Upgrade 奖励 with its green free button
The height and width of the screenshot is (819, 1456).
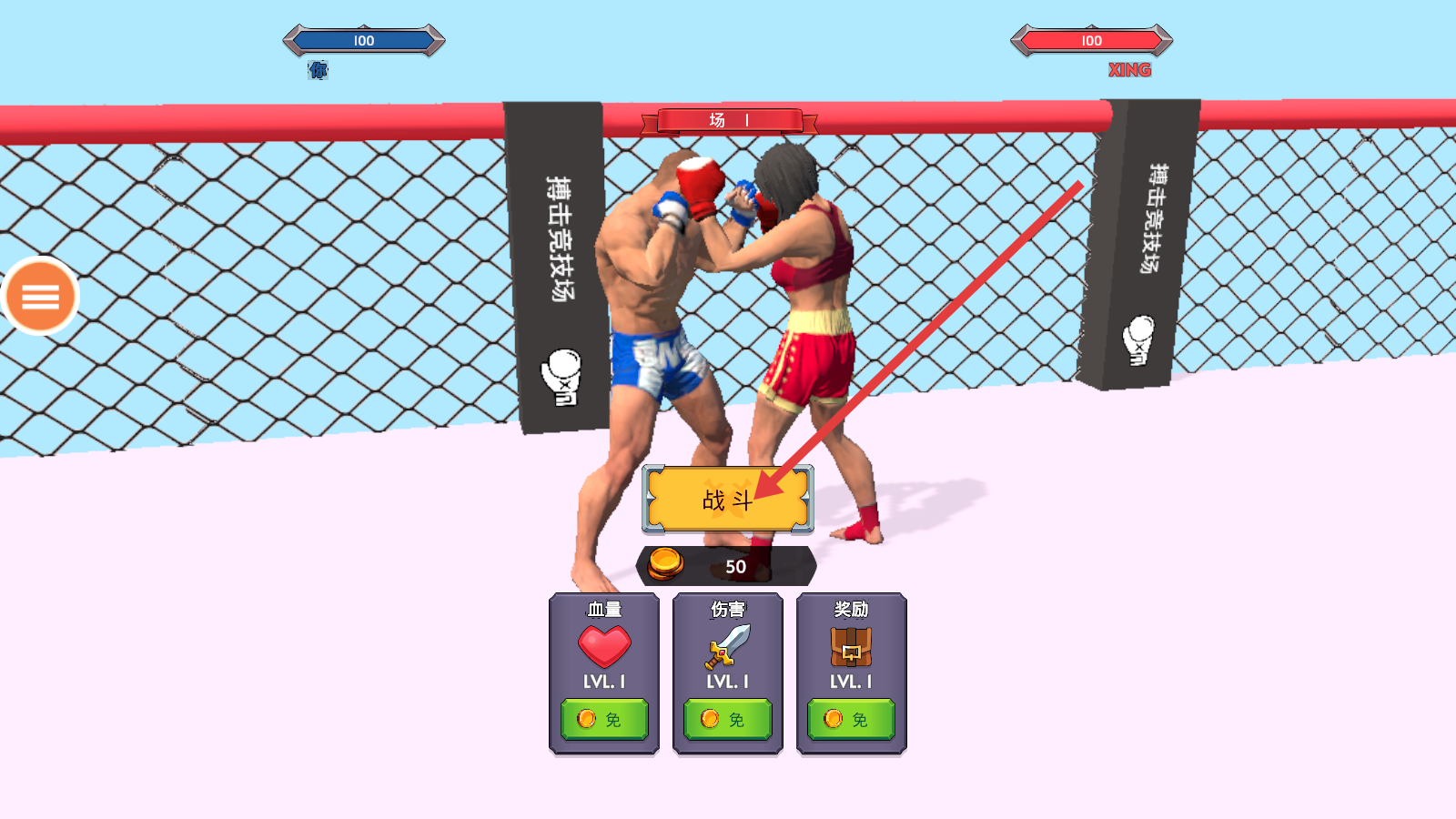851,719
